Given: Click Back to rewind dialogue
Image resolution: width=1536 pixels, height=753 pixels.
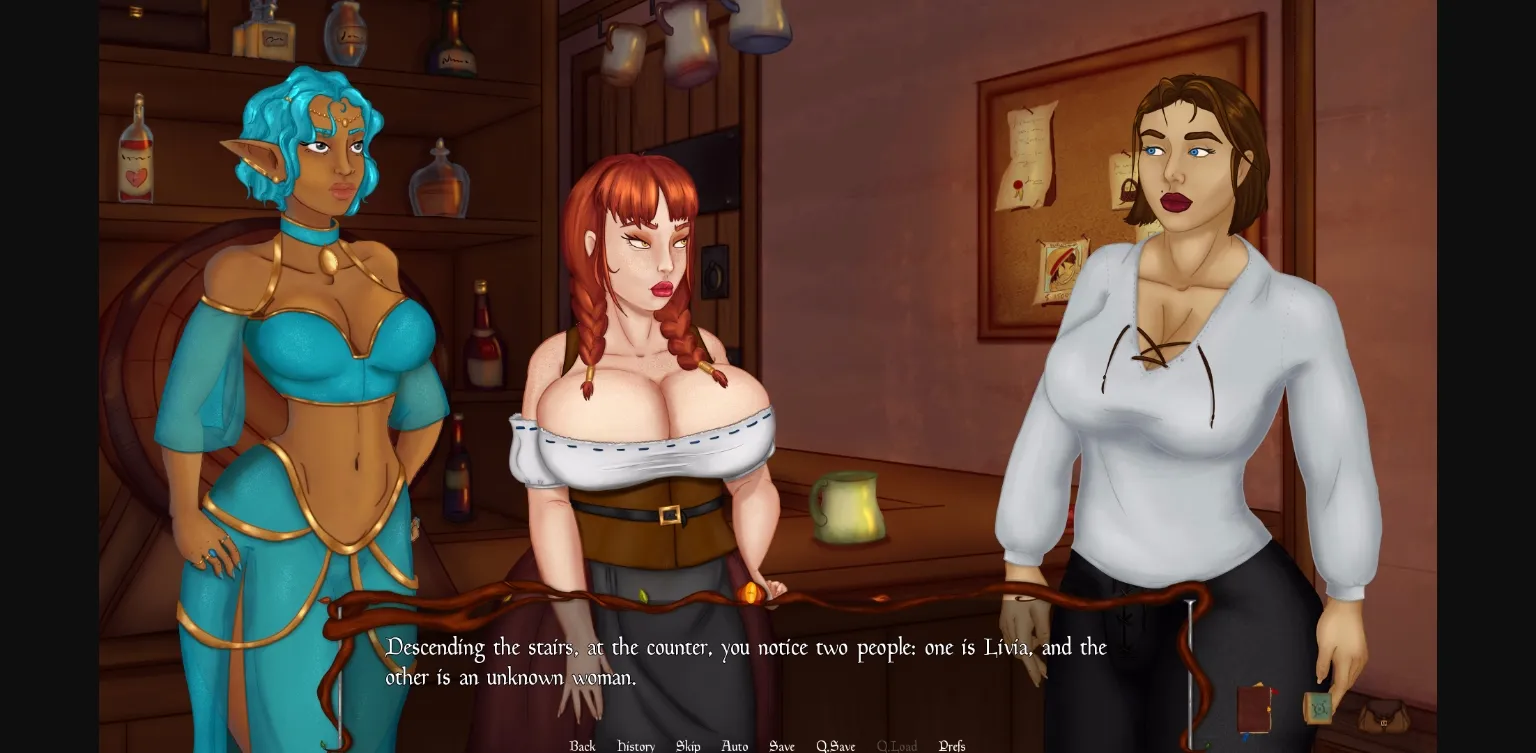Looking at the screenshot, I should (x=581, y=746).
